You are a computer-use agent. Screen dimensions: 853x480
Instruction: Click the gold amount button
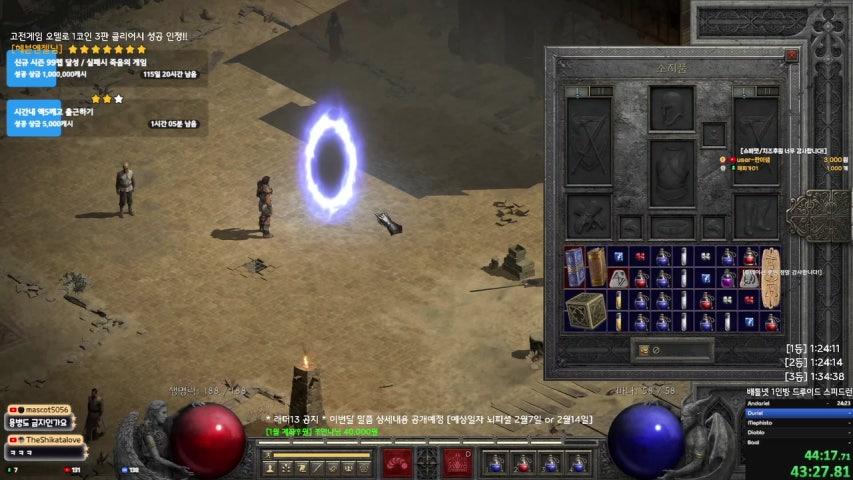coord(645,350)
